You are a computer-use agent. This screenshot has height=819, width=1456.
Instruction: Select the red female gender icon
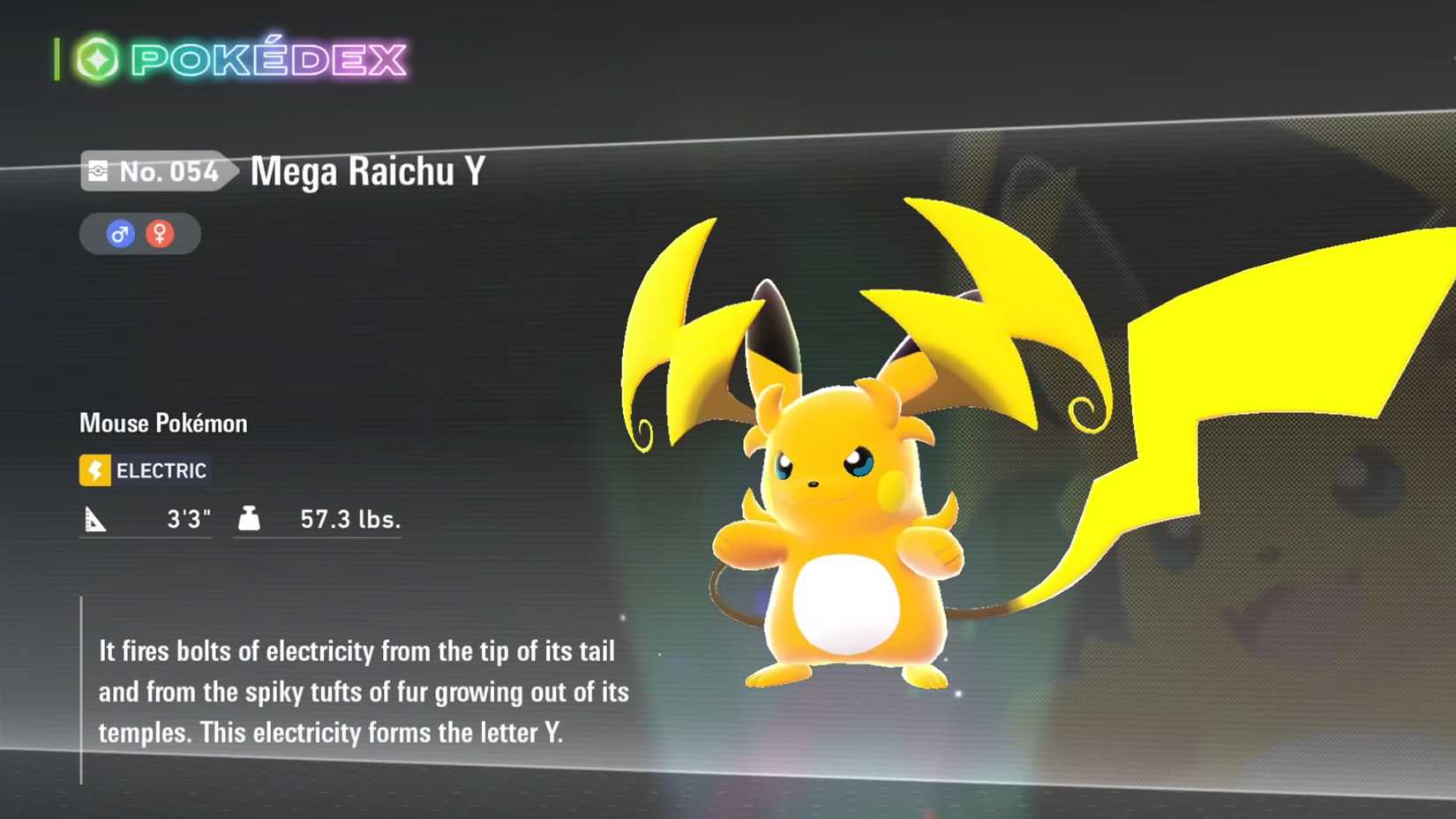[160, 233]
